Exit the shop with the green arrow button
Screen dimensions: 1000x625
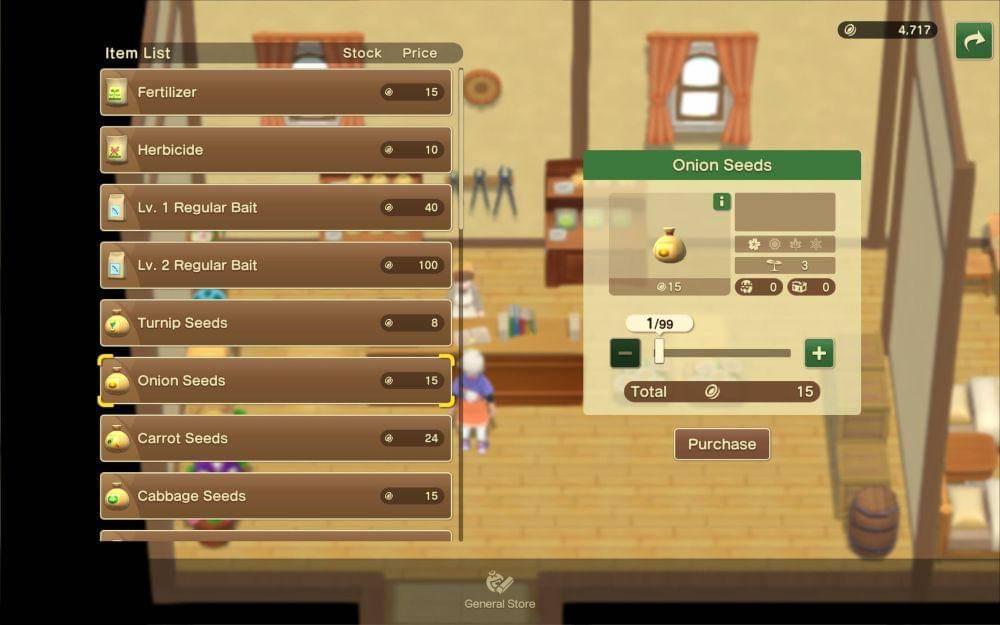[x=973, y=41]
